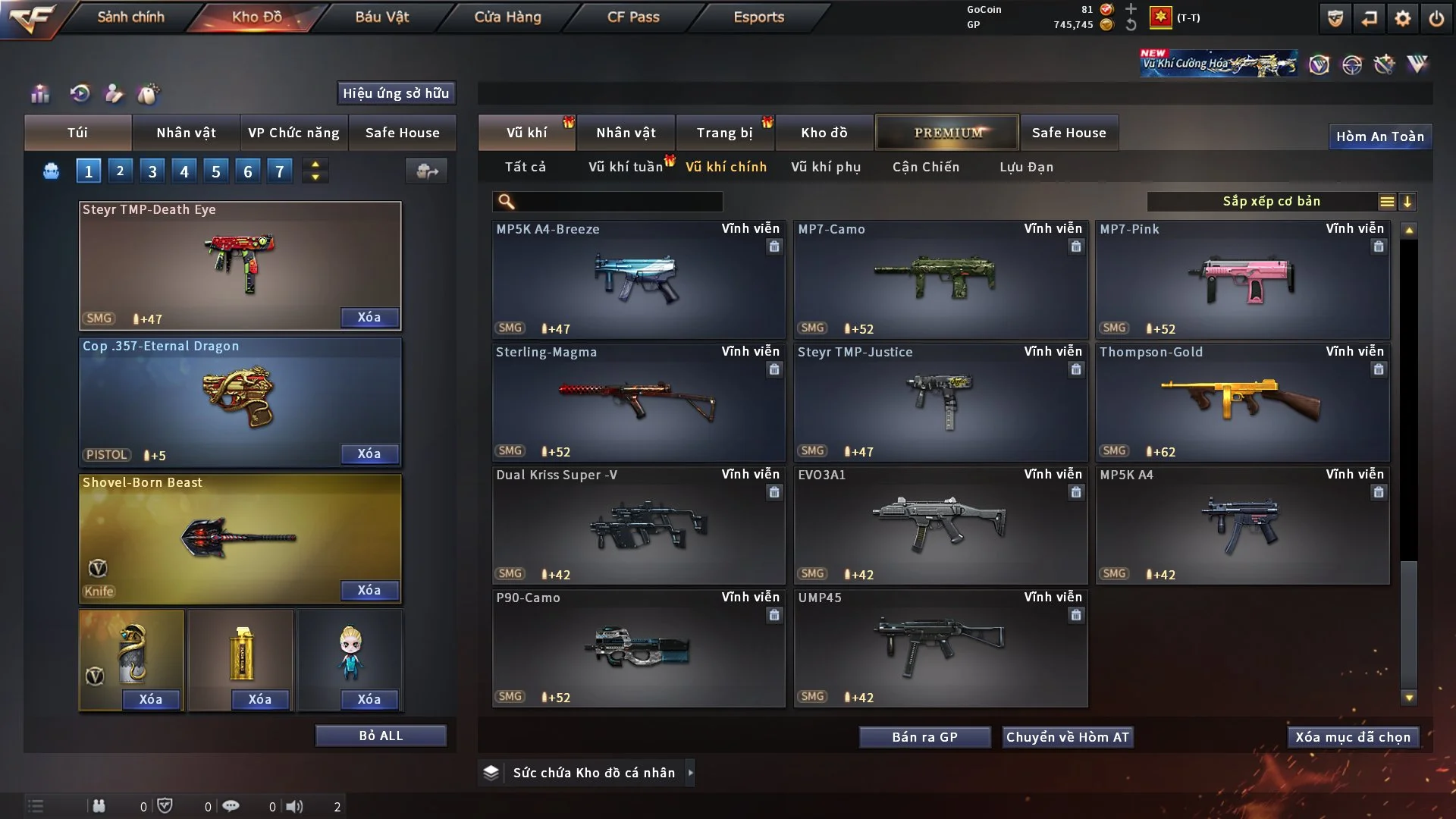Open the Cửa Hàng shop menu
This screenshot has height=819, width=1456.
pos(507,17)
